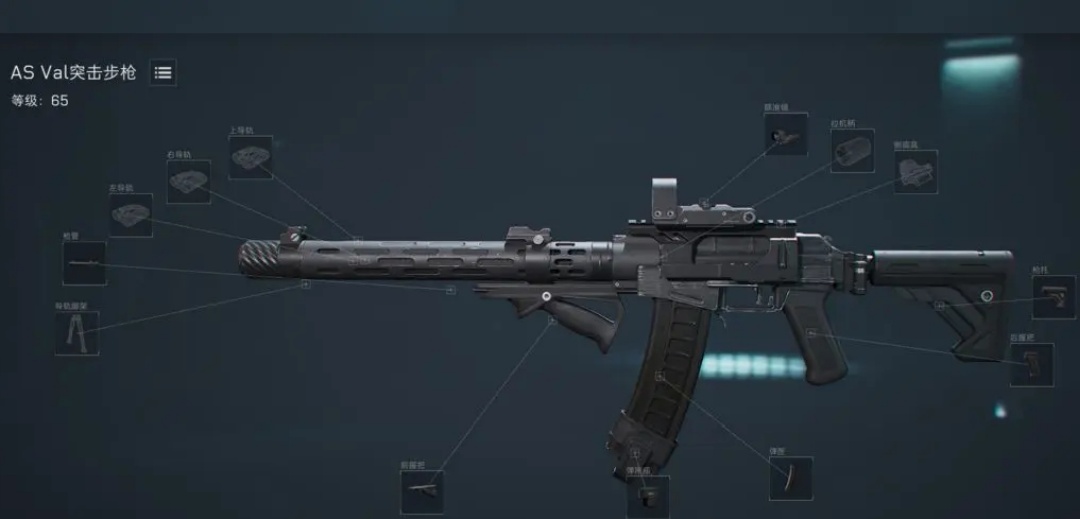Screen dimensions: 1080x519
Task: Choose the left rail (左导轨) attachment slot
Action: click(x=130, y=215)
